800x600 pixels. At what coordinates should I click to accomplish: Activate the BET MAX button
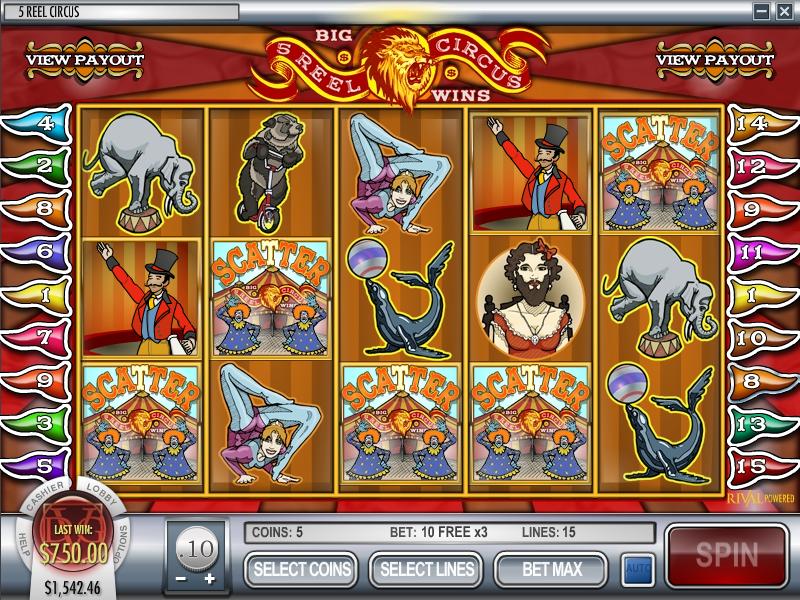pyautogui.click(x=551, y=570)
